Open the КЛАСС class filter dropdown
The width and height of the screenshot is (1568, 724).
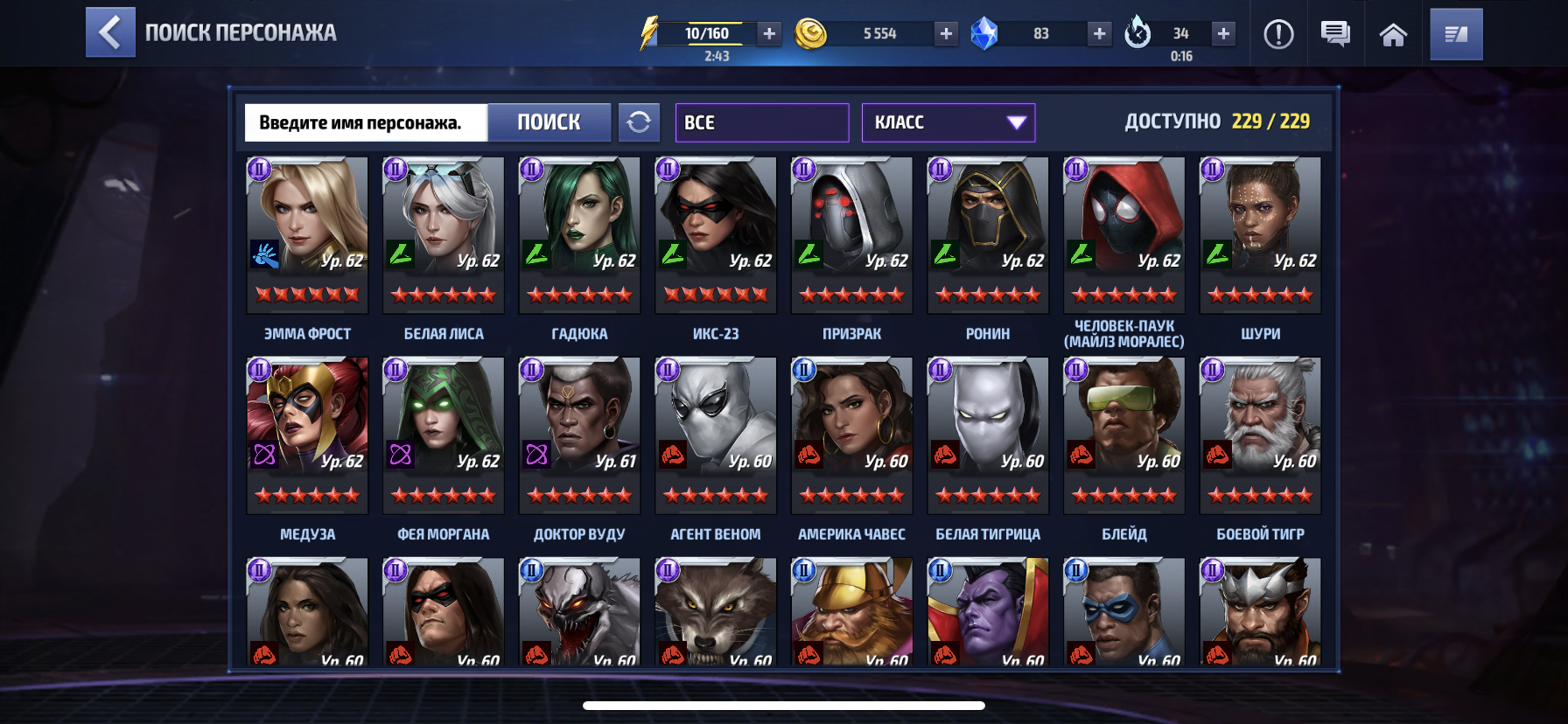point(948,122)
